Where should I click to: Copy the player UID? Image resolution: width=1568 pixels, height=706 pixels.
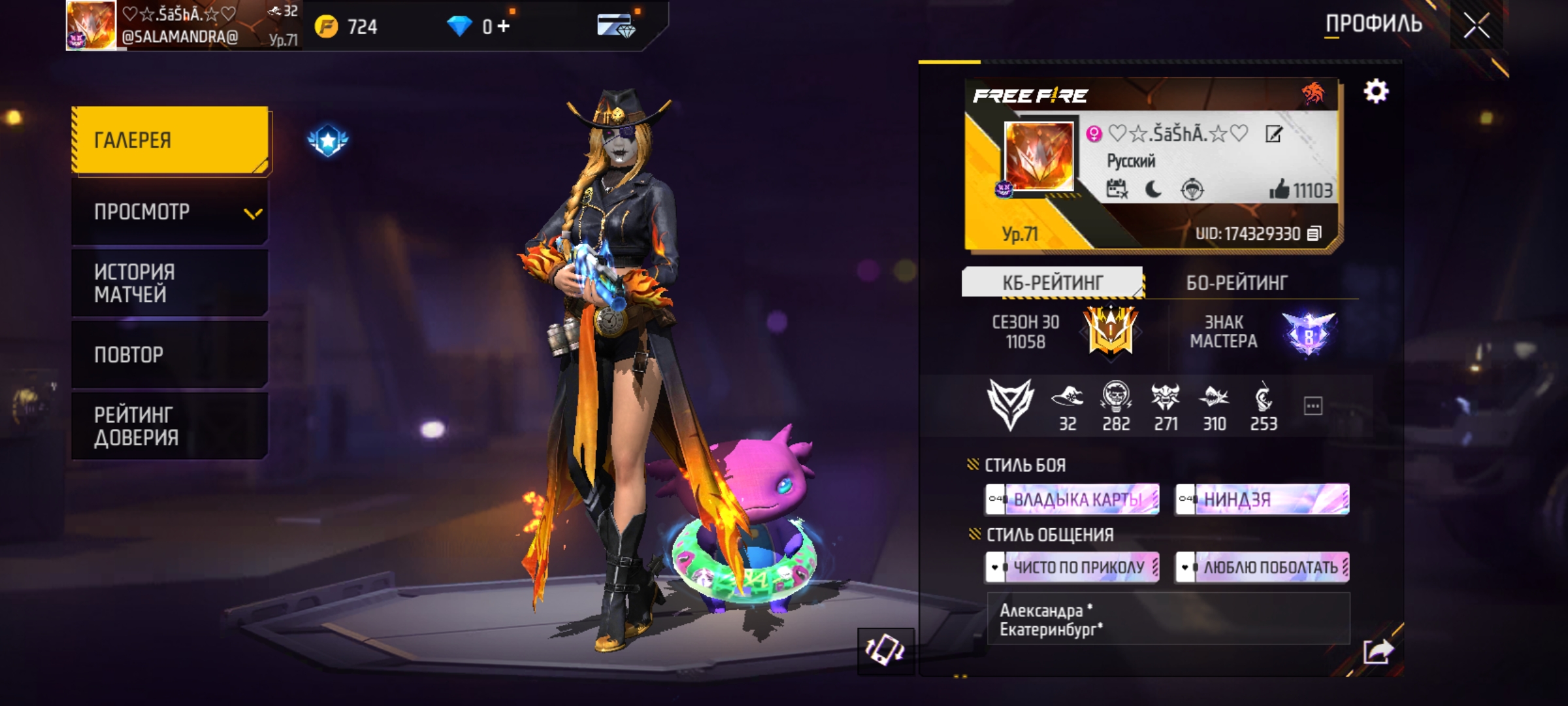tap(1314, 233)
